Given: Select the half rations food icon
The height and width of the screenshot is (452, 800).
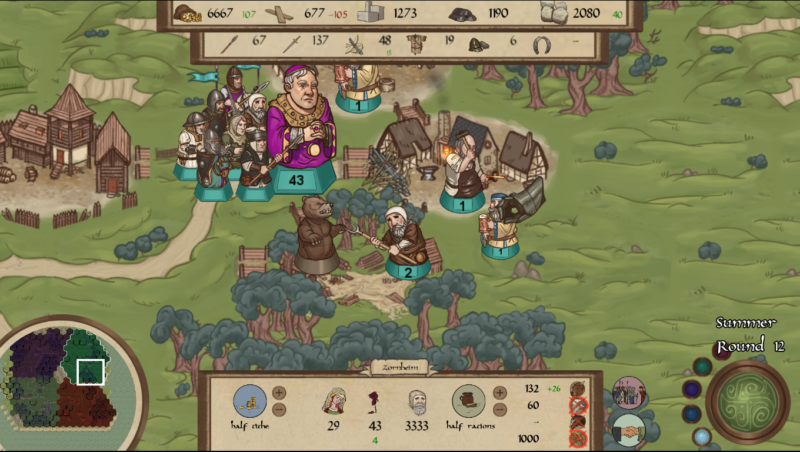Looking at the screenshot, I should (x=468, y=400).
